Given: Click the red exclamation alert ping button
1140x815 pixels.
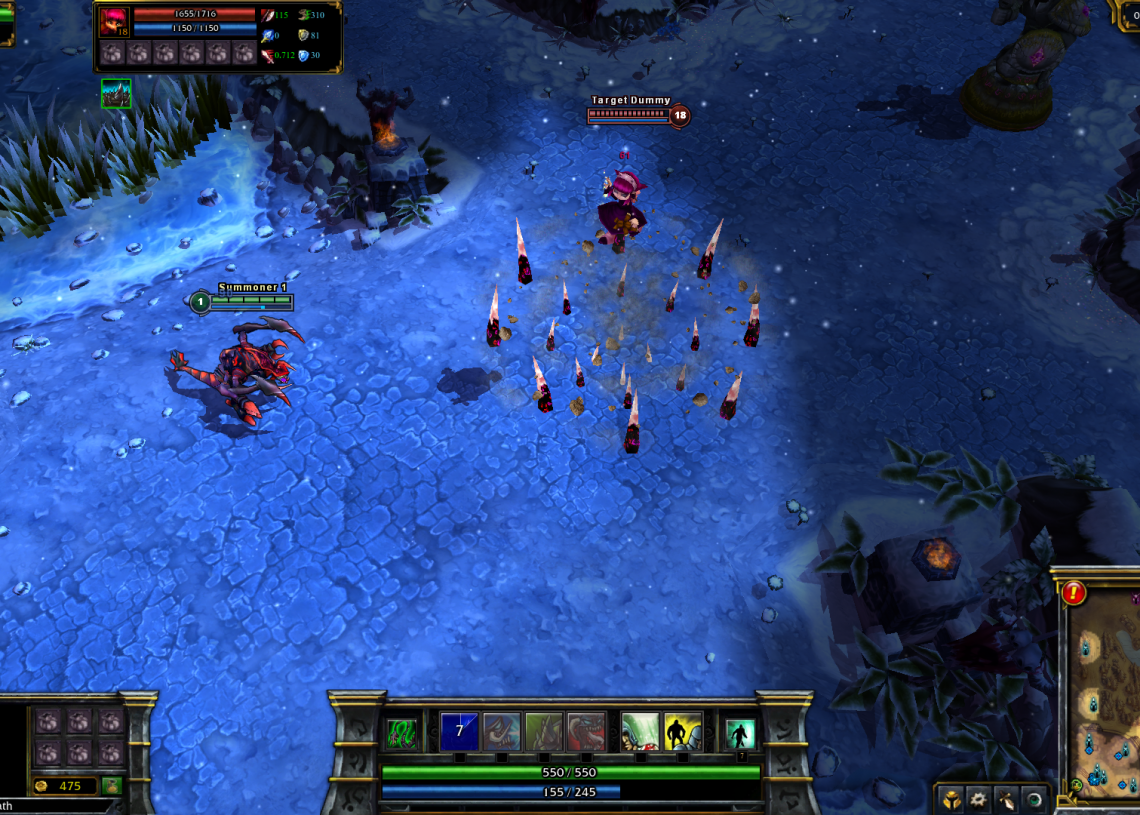Looking at the screenshot, I should (1074, 592).
